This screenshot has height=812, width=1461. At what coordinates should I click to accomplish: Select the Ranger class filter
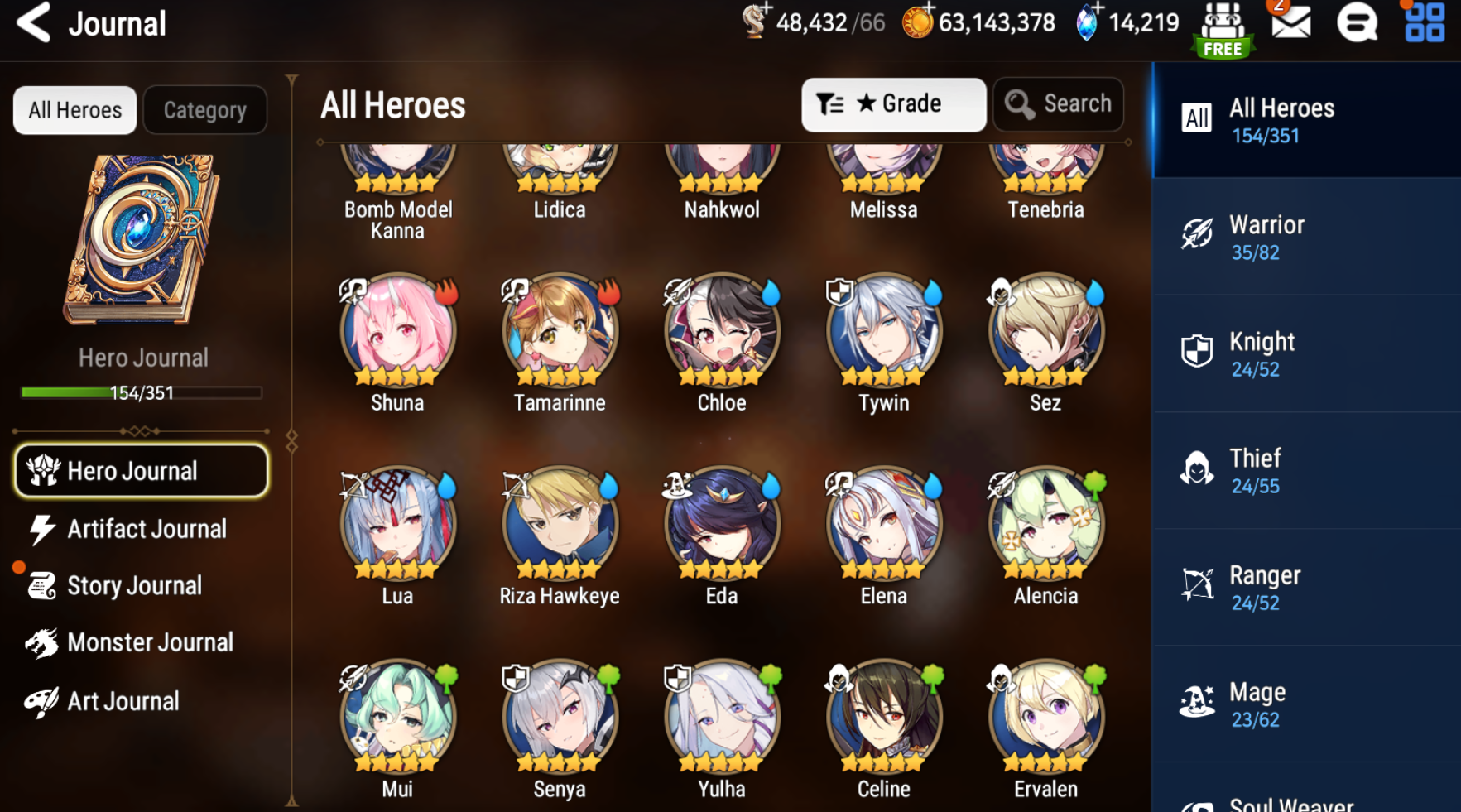coord(1305,587)
